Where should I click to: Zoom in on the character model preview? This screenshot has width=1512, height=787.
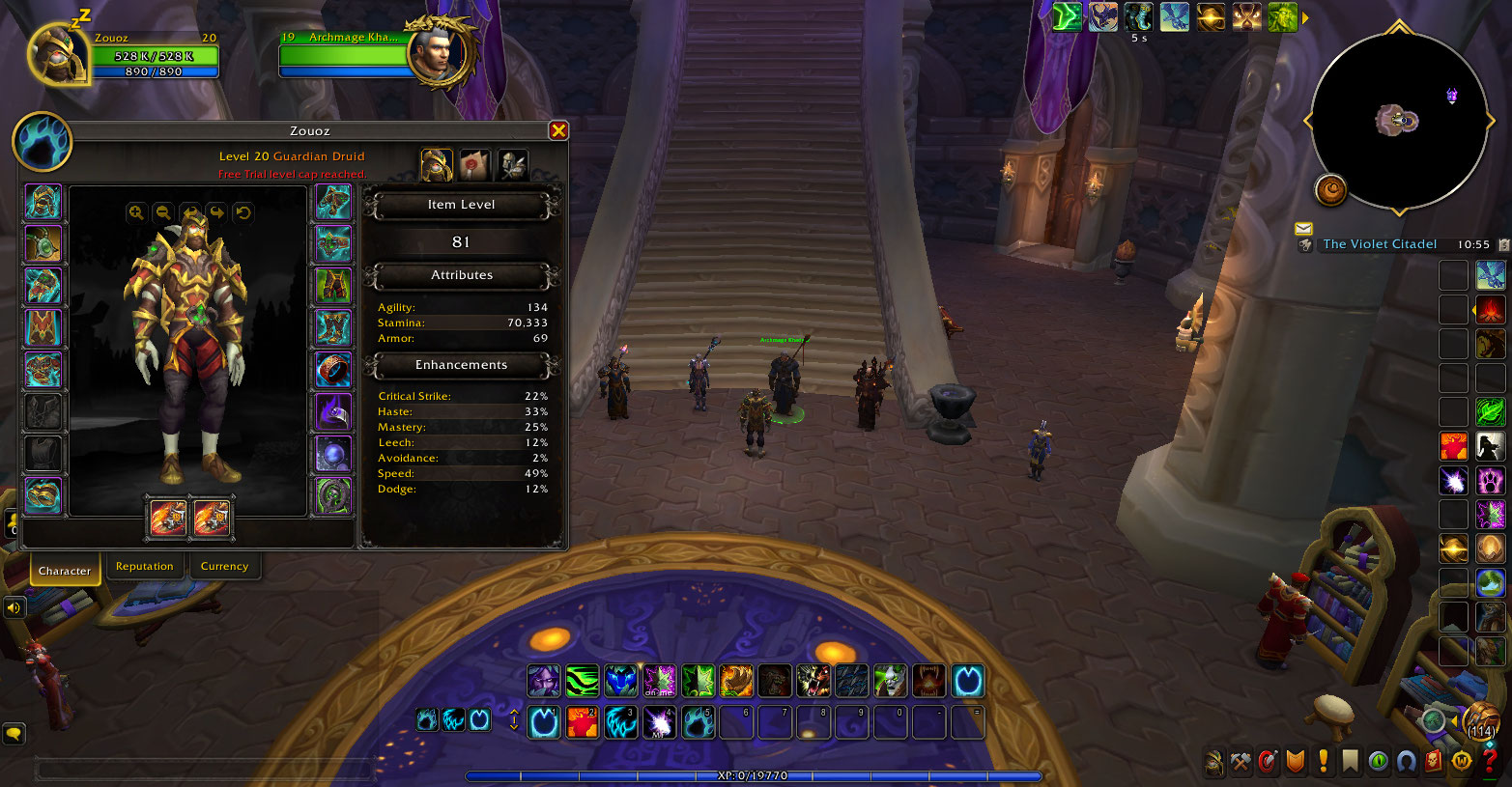136,212
